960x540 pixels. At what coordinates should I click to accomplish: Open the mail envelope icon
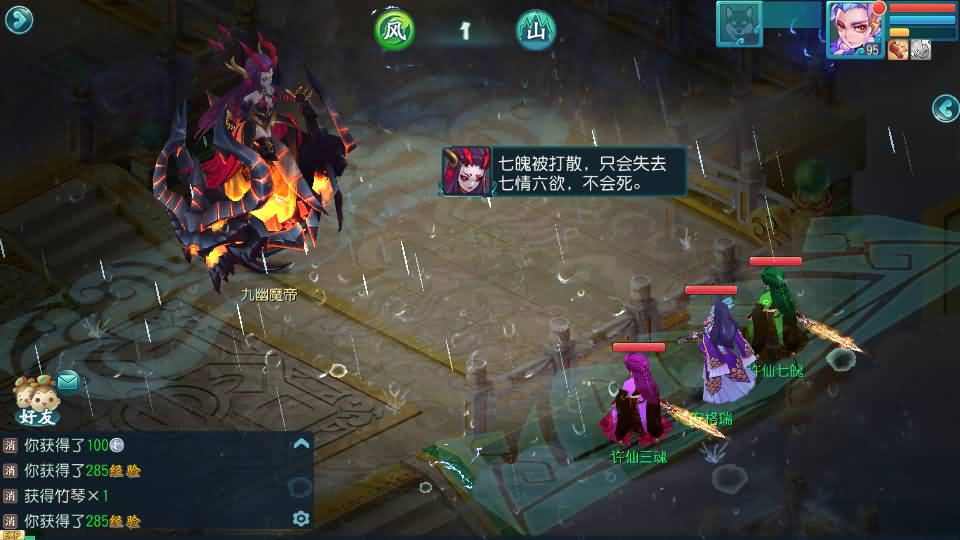[x=68, y=380]
